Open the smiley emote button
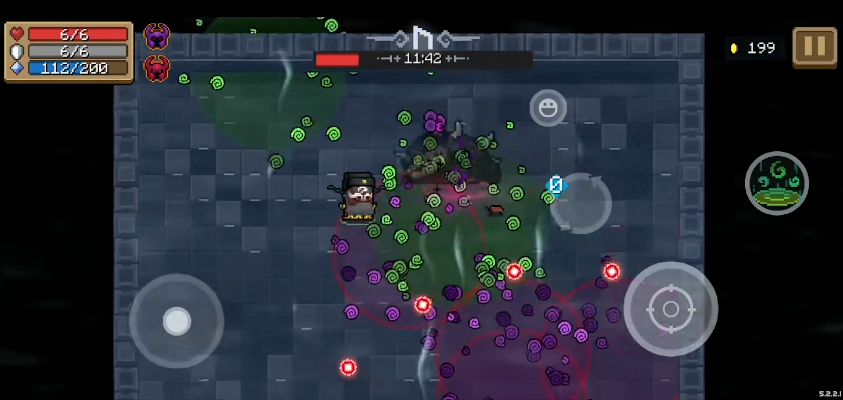This screenshot has width=843, height=400. click(x=548, y=107)
